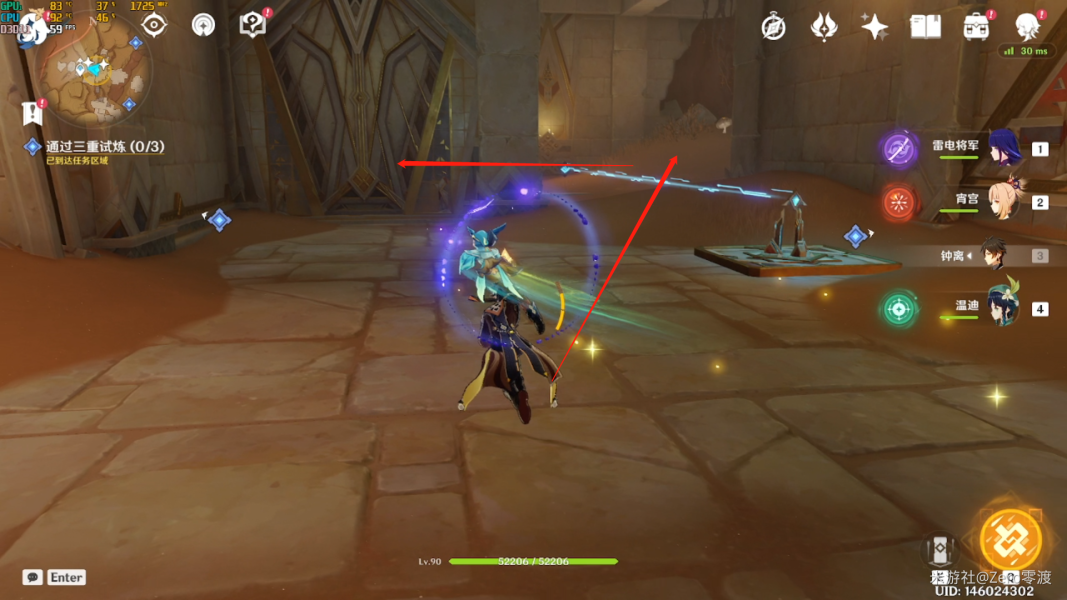Viewport: 1067px width, 600px height.
Task: Open the map from the minimap
Action: pos(96,70)
